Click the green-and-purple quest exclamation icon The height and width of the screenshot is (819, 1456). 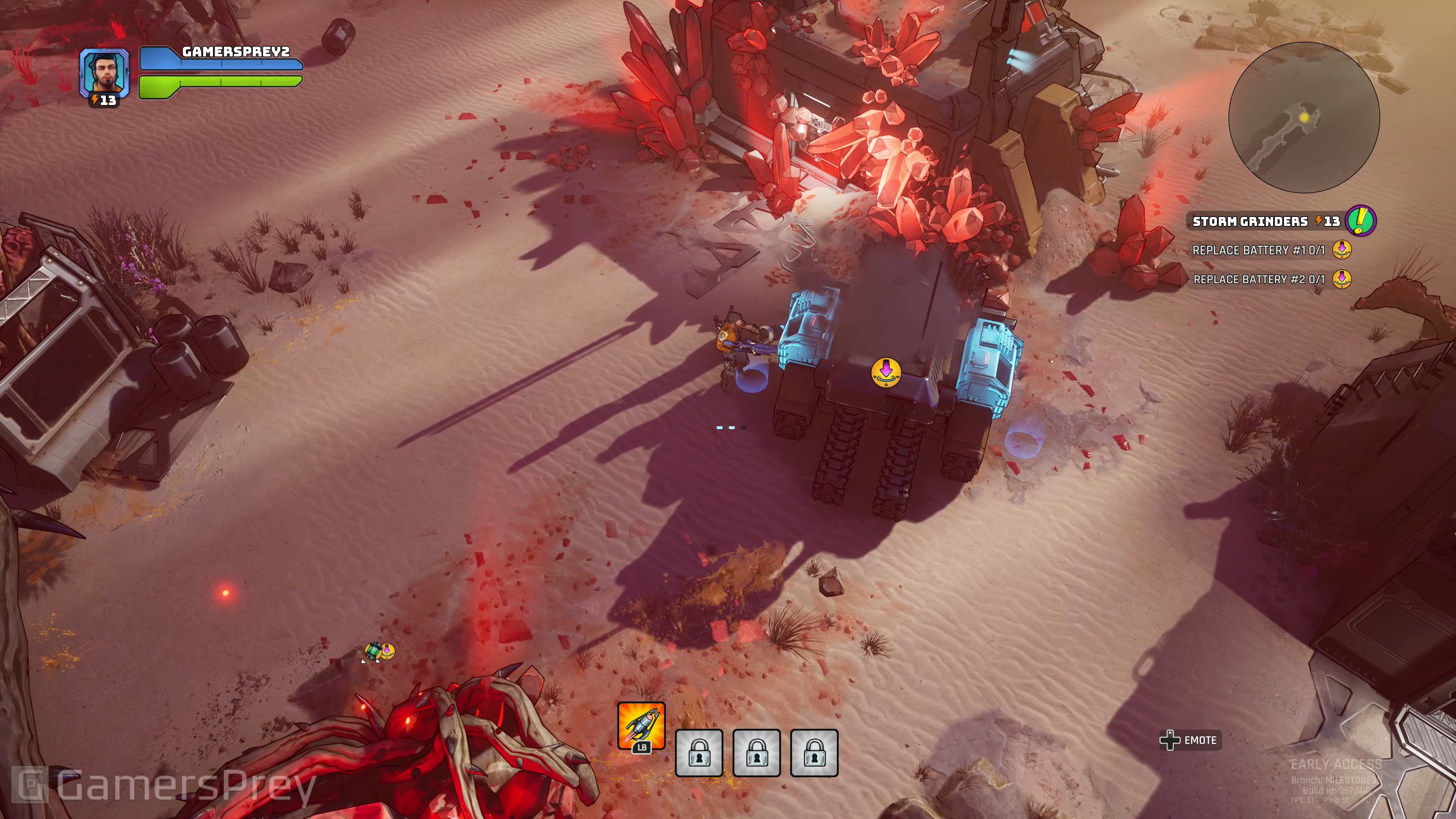[1360, 220]
